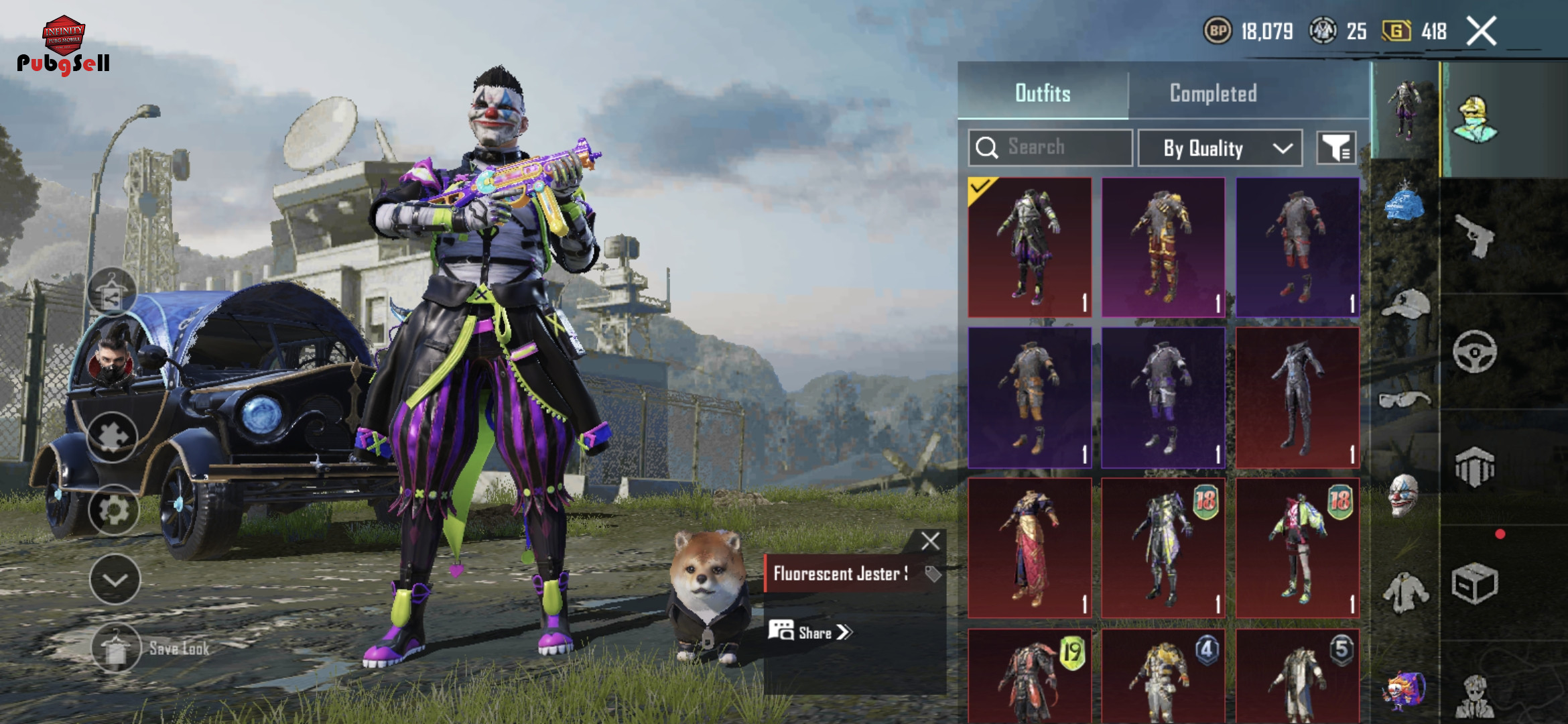The image size is (1568, 724).
Task: Share the Fluorescent Jester outfit
Action: pyautogui.click(x=811, y=632)
